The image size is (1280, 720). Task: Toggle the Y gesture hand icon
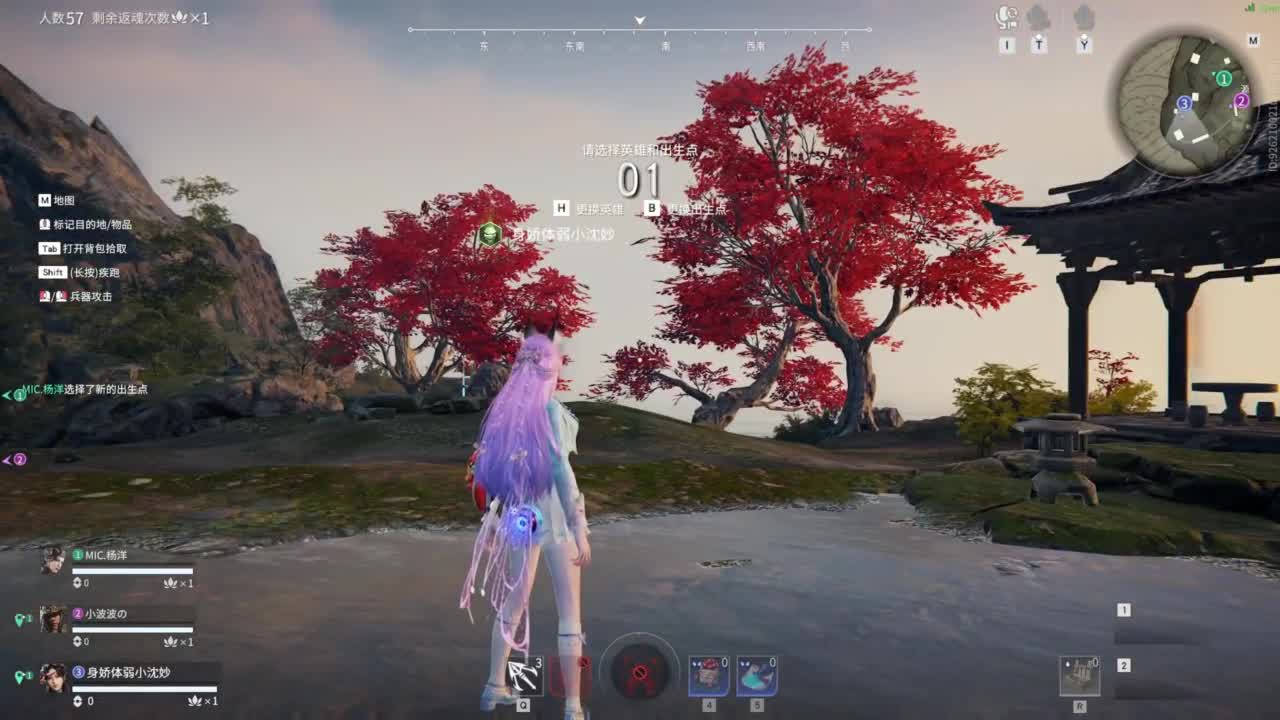(1082, 18)
